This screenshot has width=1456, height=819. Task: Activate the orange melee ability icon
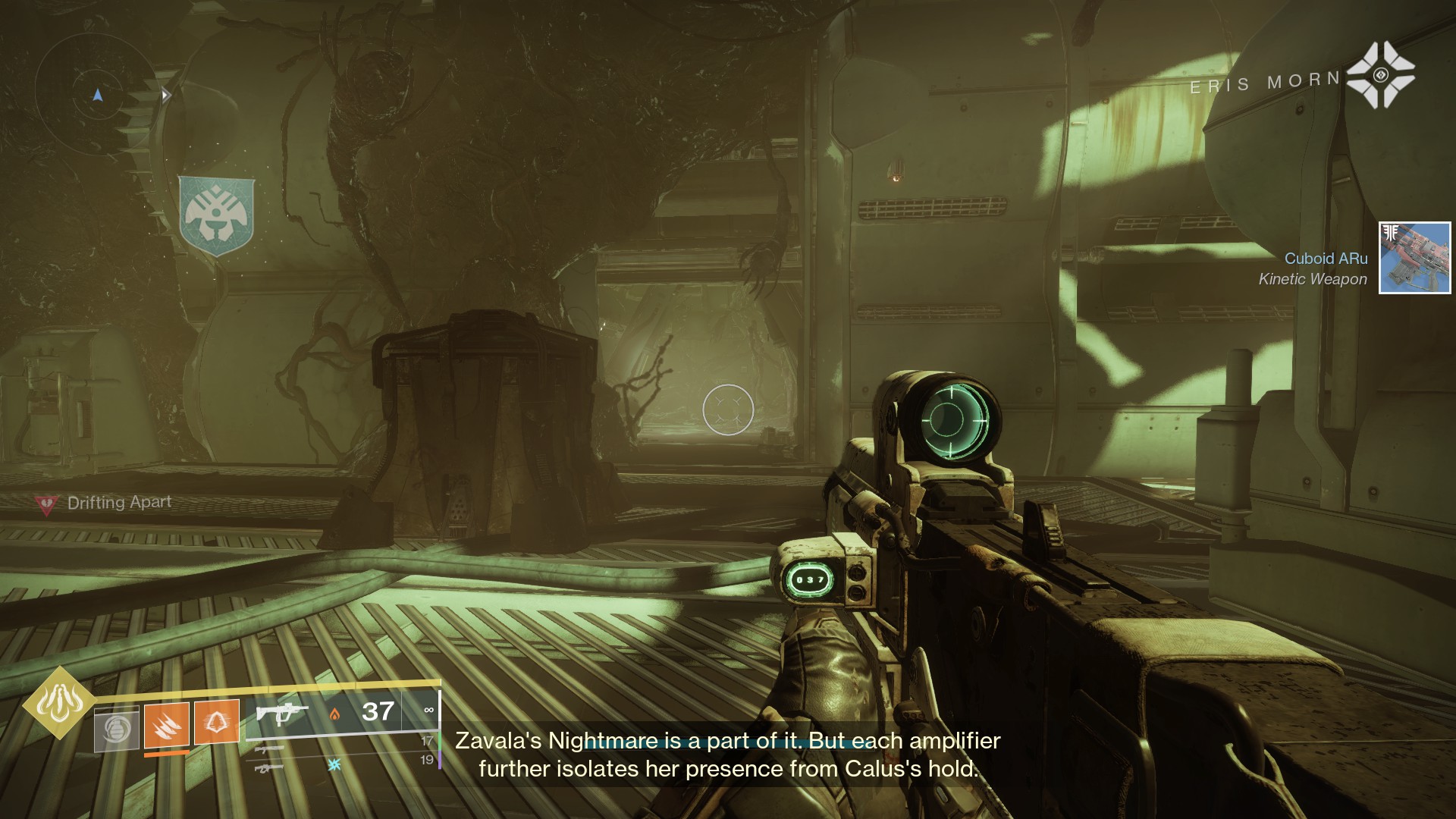(x=166, y=726)
